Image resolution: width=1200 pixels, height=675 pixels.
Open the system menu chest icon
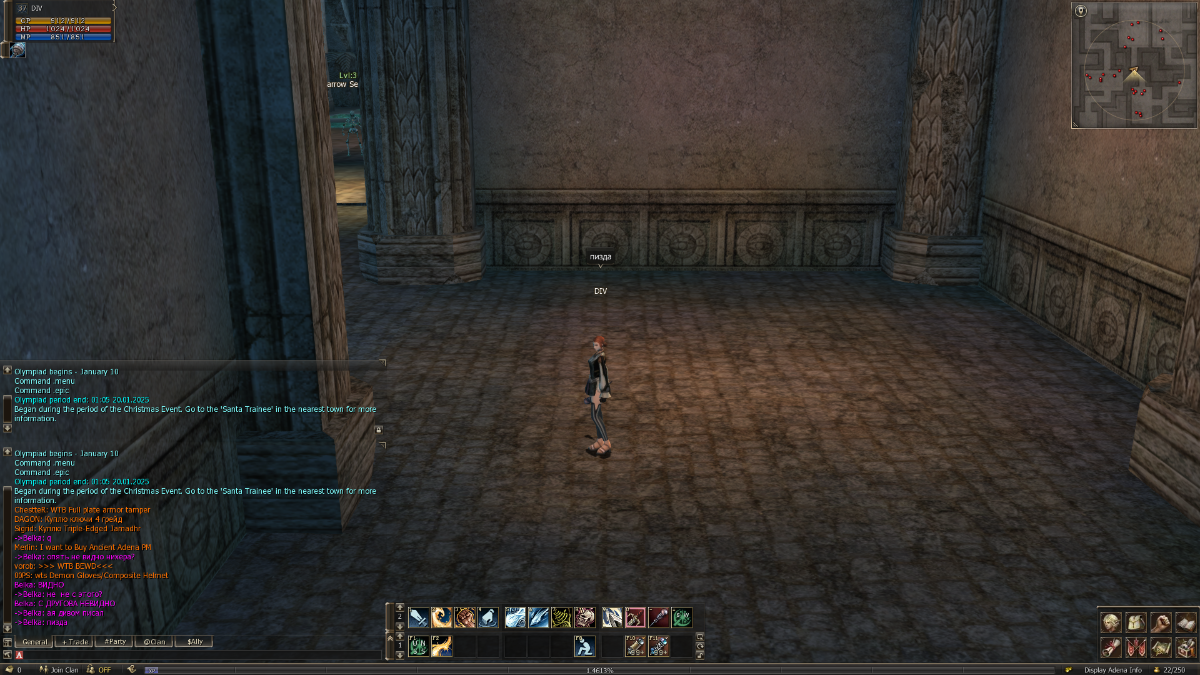(1184, 648)
